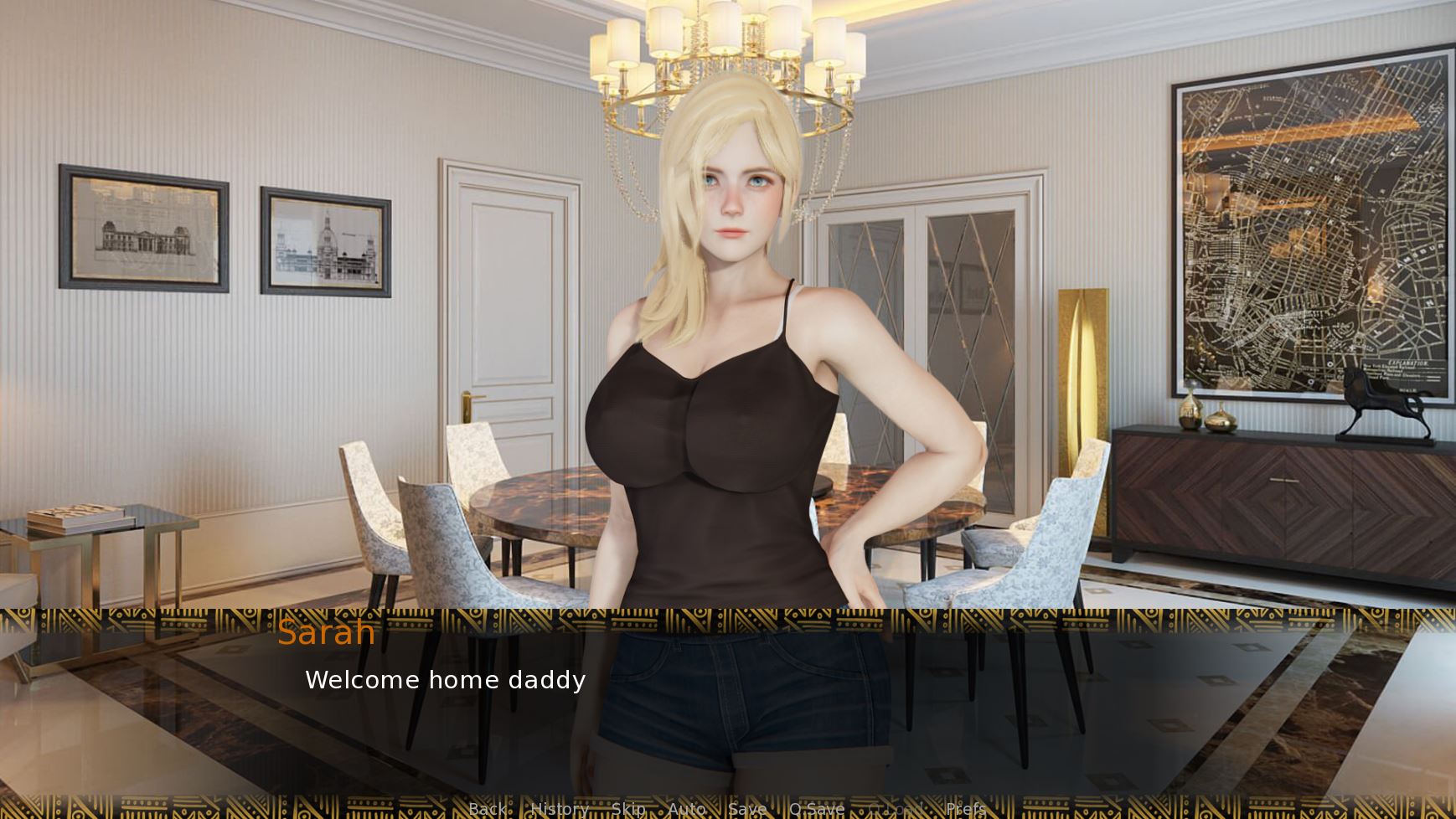The width and height of the screenshot is (1456, 819).
Task: Open the dialogue History log
Action: 560,809
